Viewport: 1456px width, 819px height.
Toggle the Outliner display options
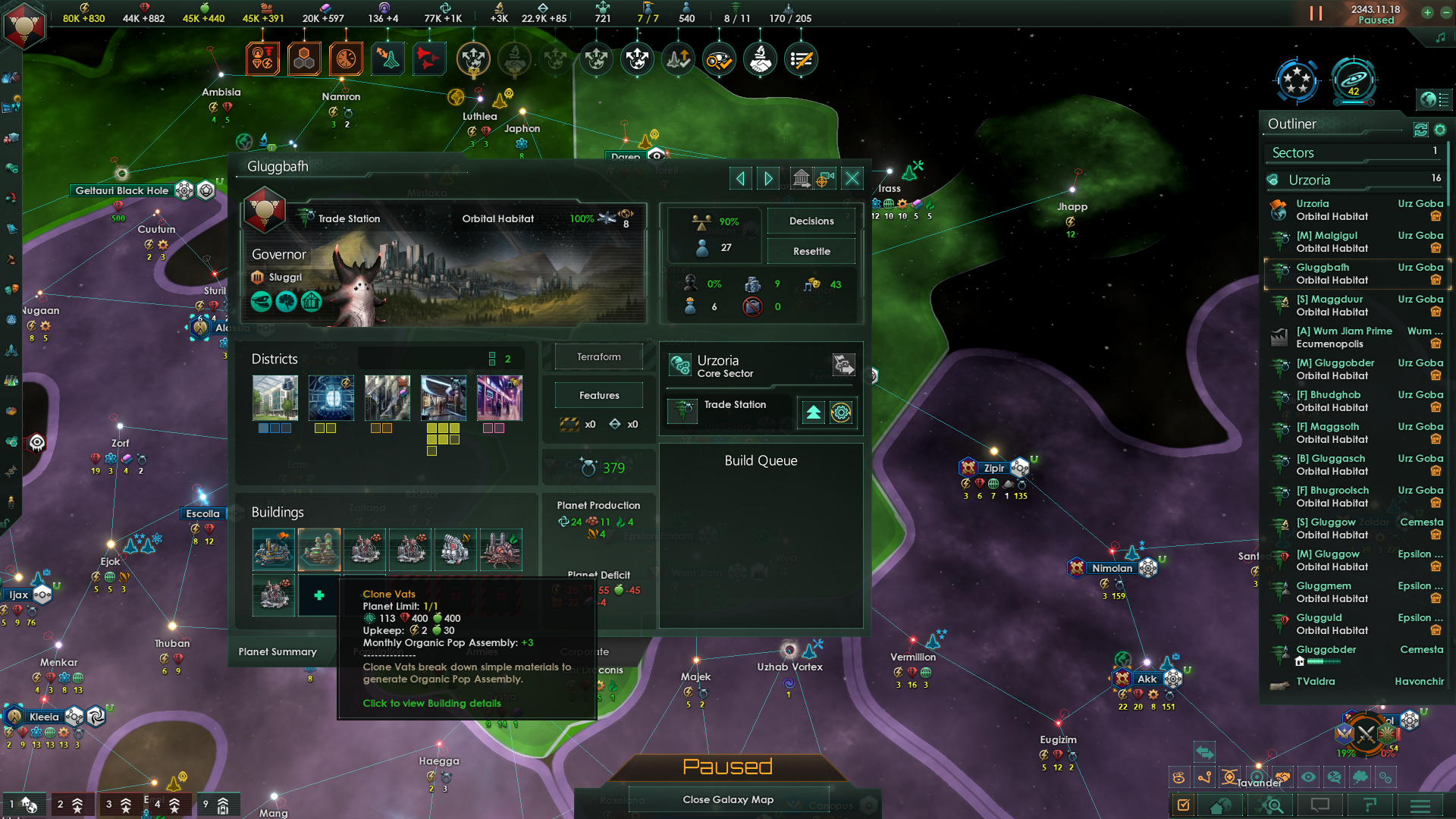[1440, 130]
